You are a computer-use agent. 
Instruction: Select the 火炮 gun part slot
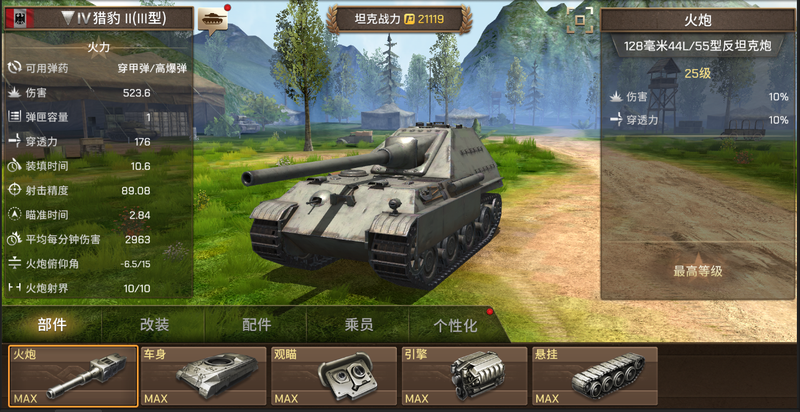coord(73,377)
